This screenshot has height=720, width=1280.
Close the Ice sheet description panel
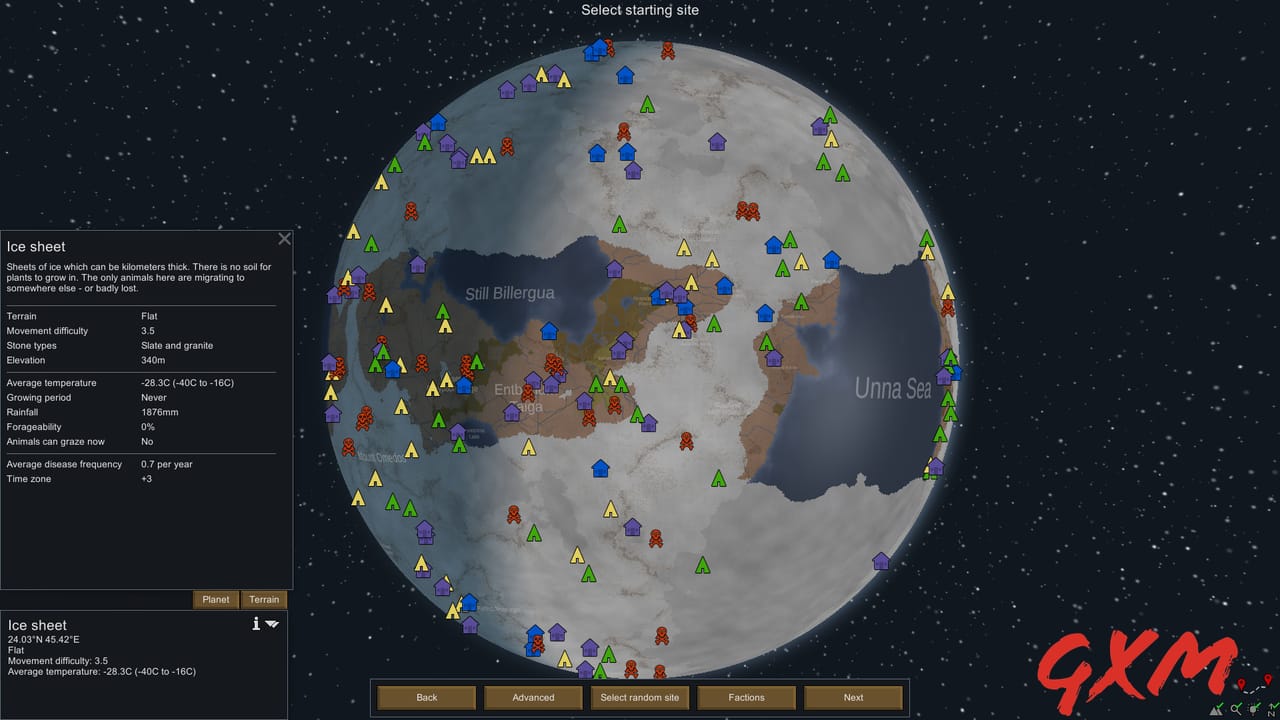[x=284, y=239]
